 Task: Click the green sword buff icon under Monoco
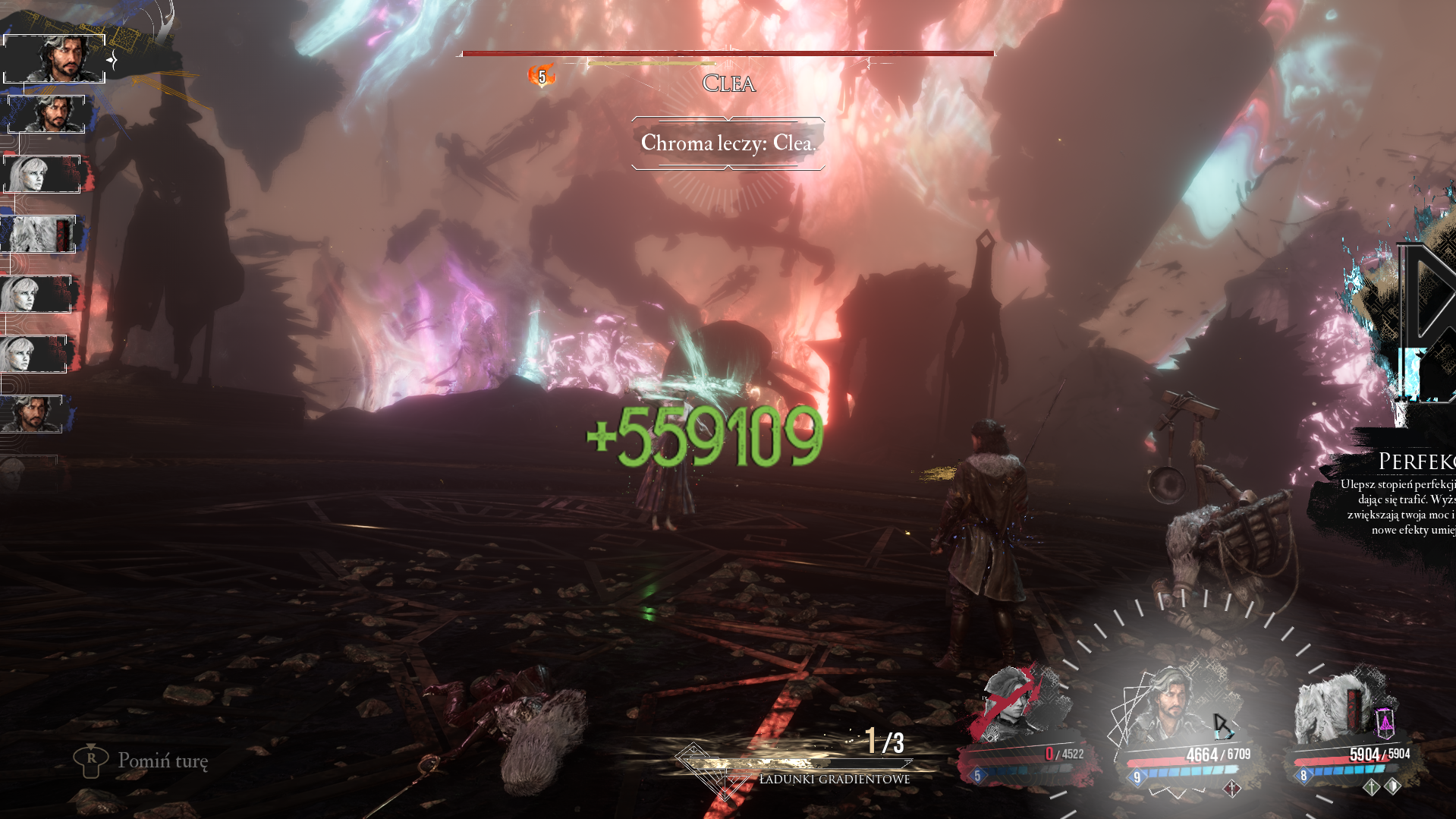tap(1371, 787)
